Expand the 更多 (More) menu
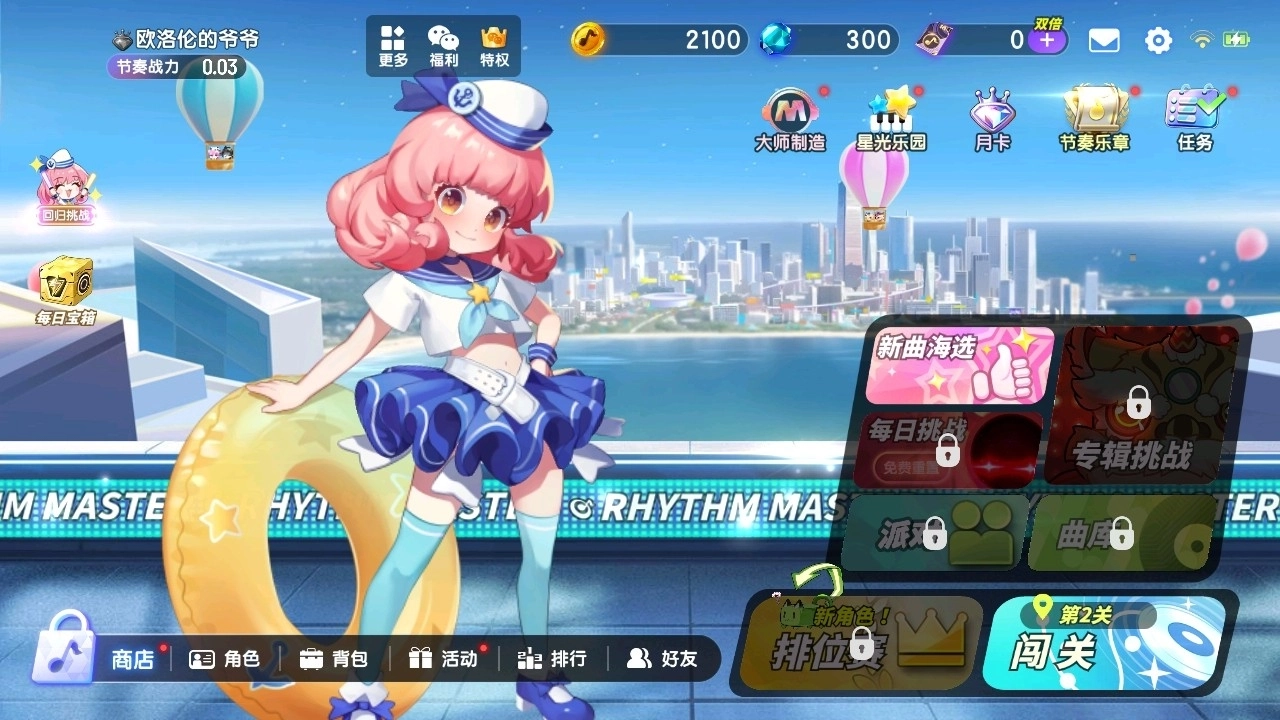 pyautogui.click(x=391, y=44)
